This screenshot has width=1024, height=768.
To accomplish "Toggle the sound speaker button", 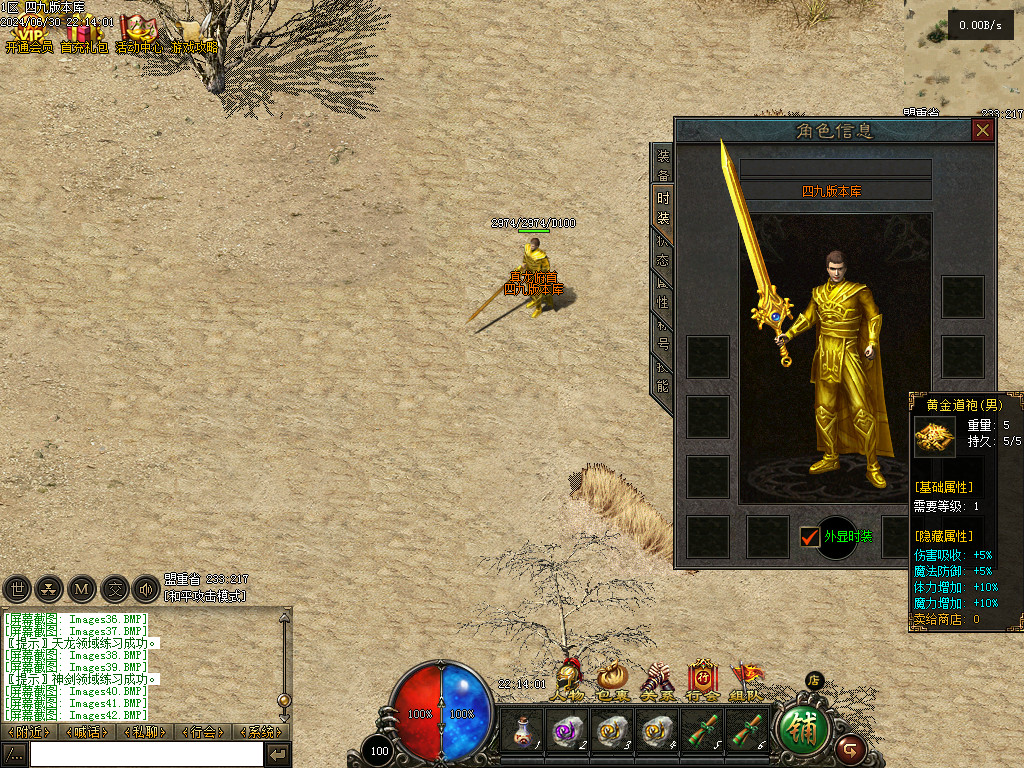I will (146, 589).
